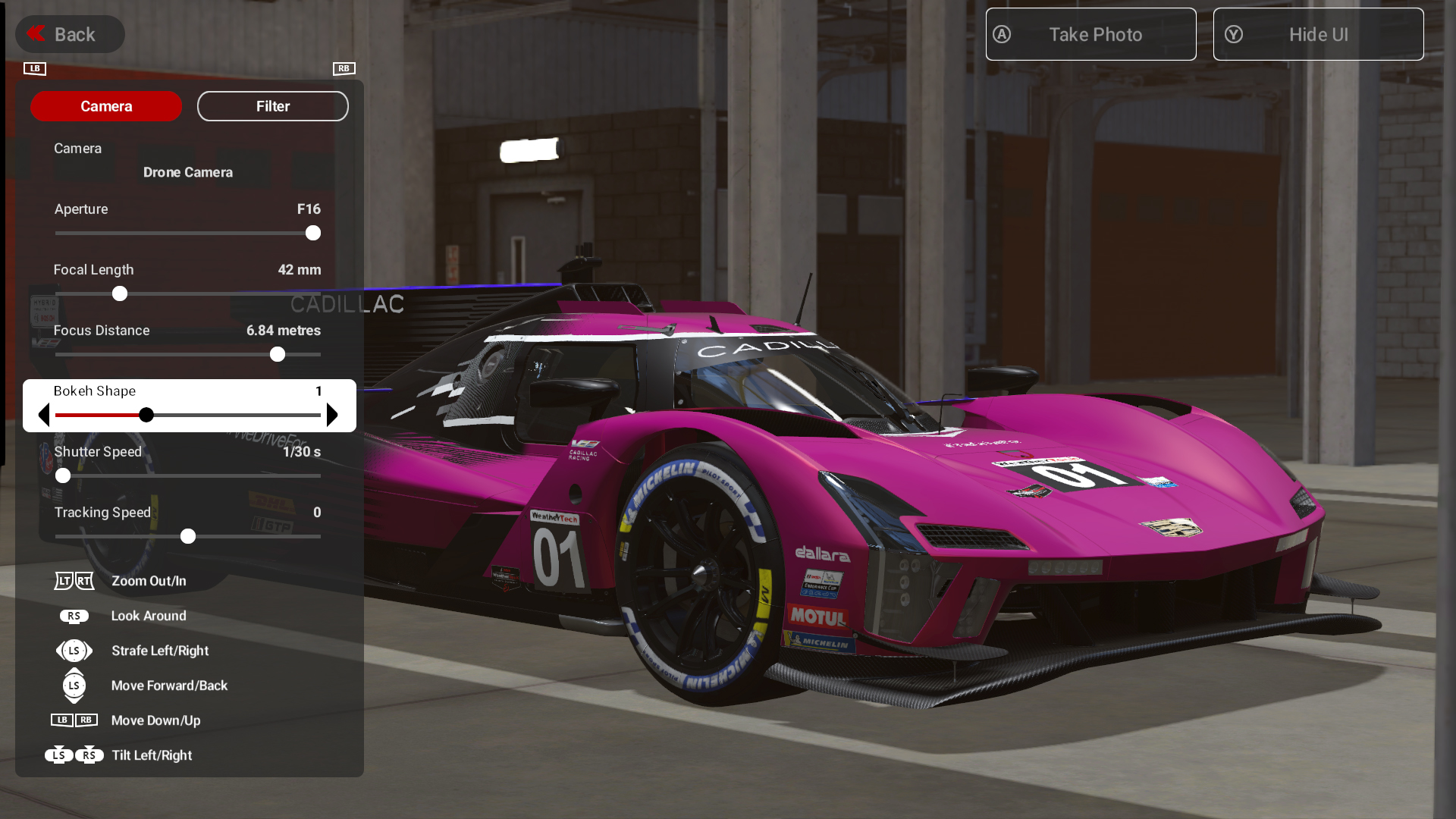This screenshot has height=819, width=1456.
Task: Go back using the Back button
Action: [x=69, y=34]
